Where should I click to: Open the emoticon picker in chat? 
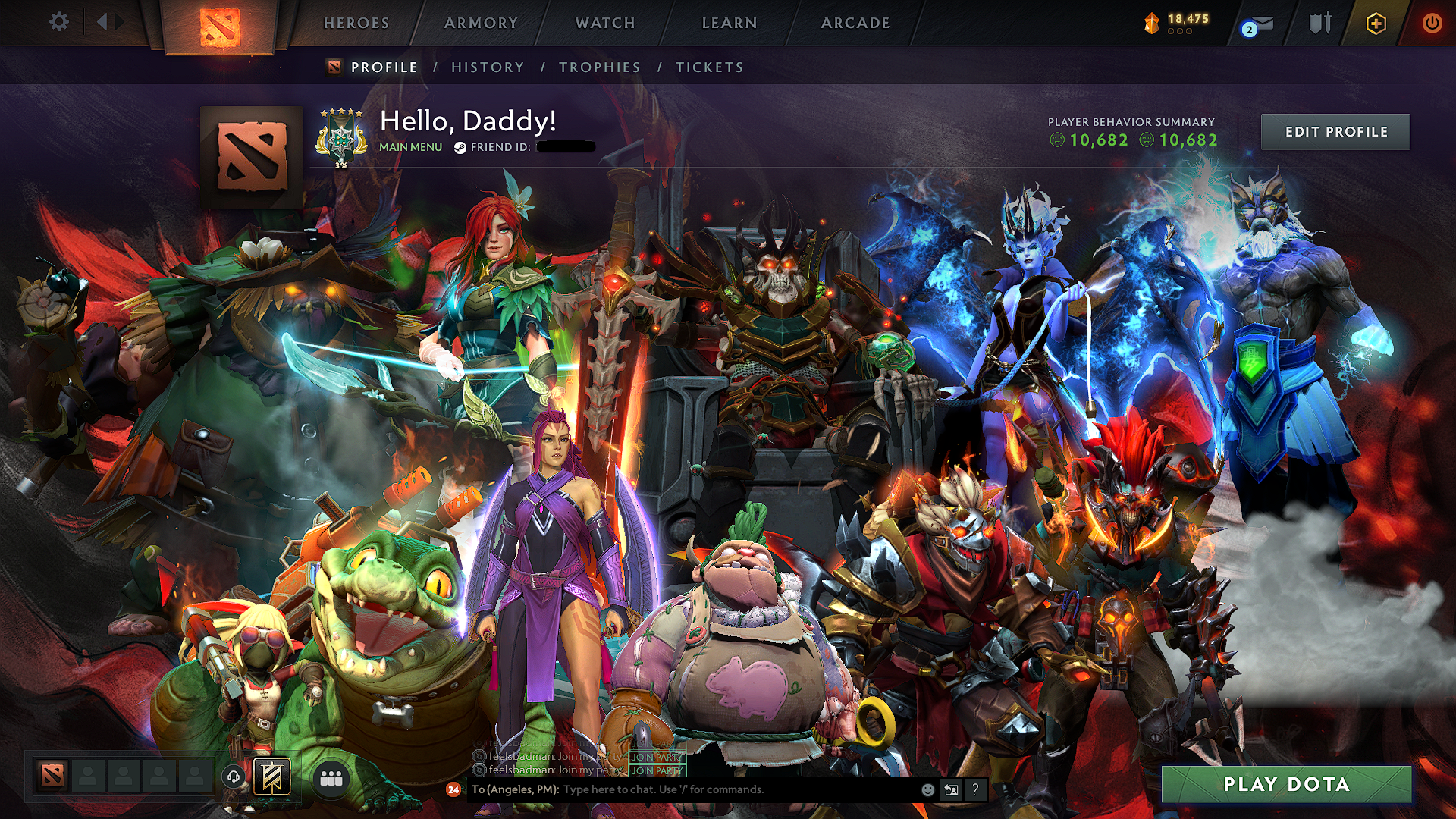927,789
